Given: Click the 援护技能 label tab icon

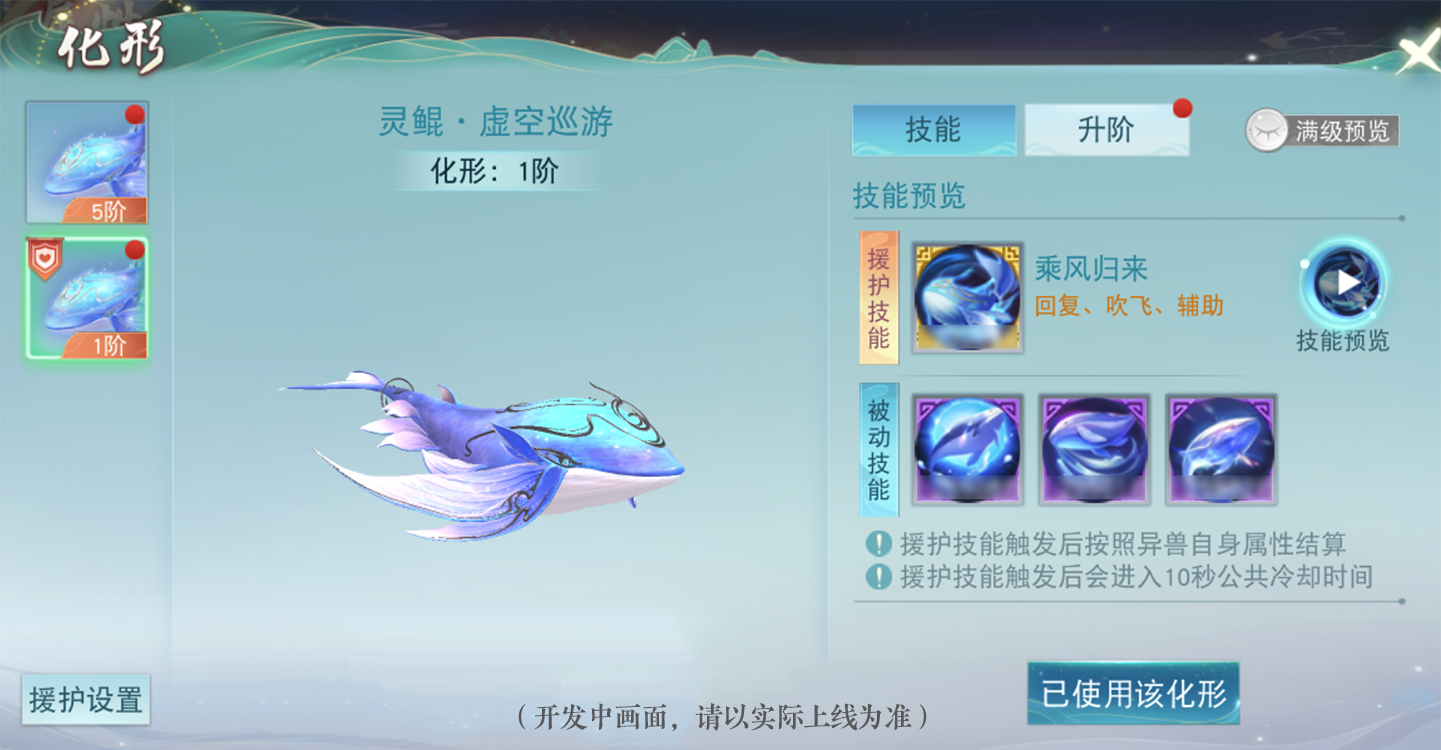Looking at the screenshot, I should pyautogui.click(x=879, y=296).
